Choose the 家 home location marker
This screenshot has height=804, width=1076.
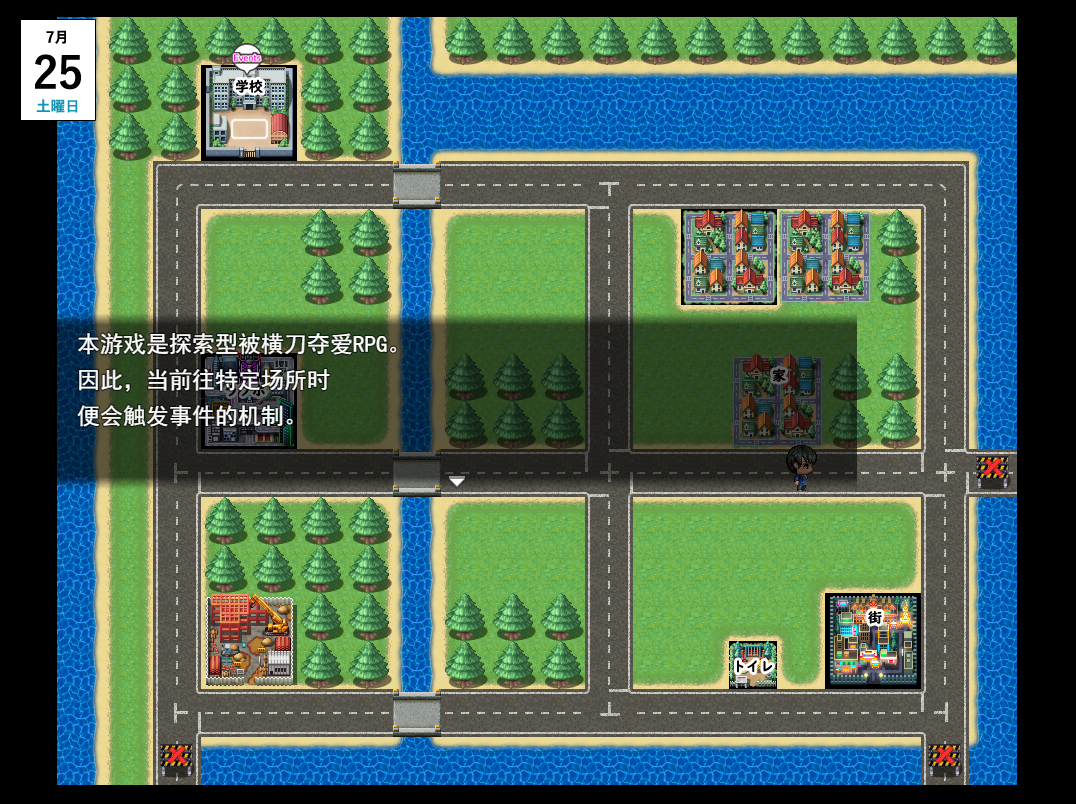point(778,398)
